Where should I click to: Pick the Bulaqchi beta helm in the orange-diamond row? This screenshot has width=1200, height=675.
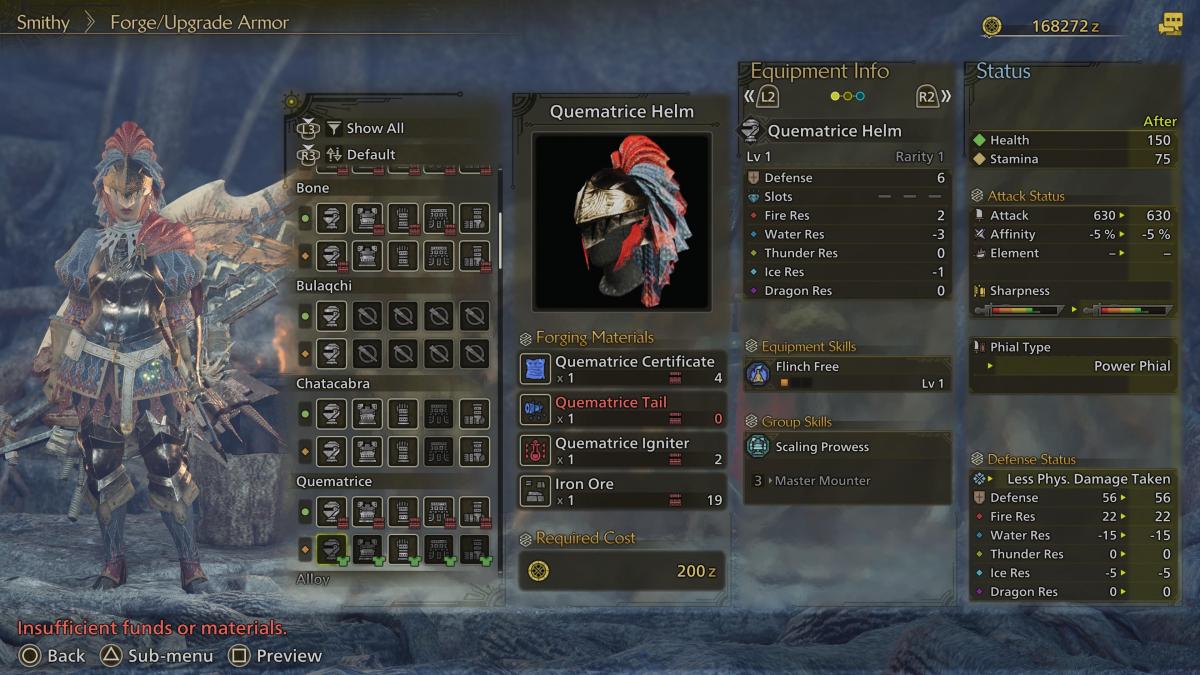point(332,354)
